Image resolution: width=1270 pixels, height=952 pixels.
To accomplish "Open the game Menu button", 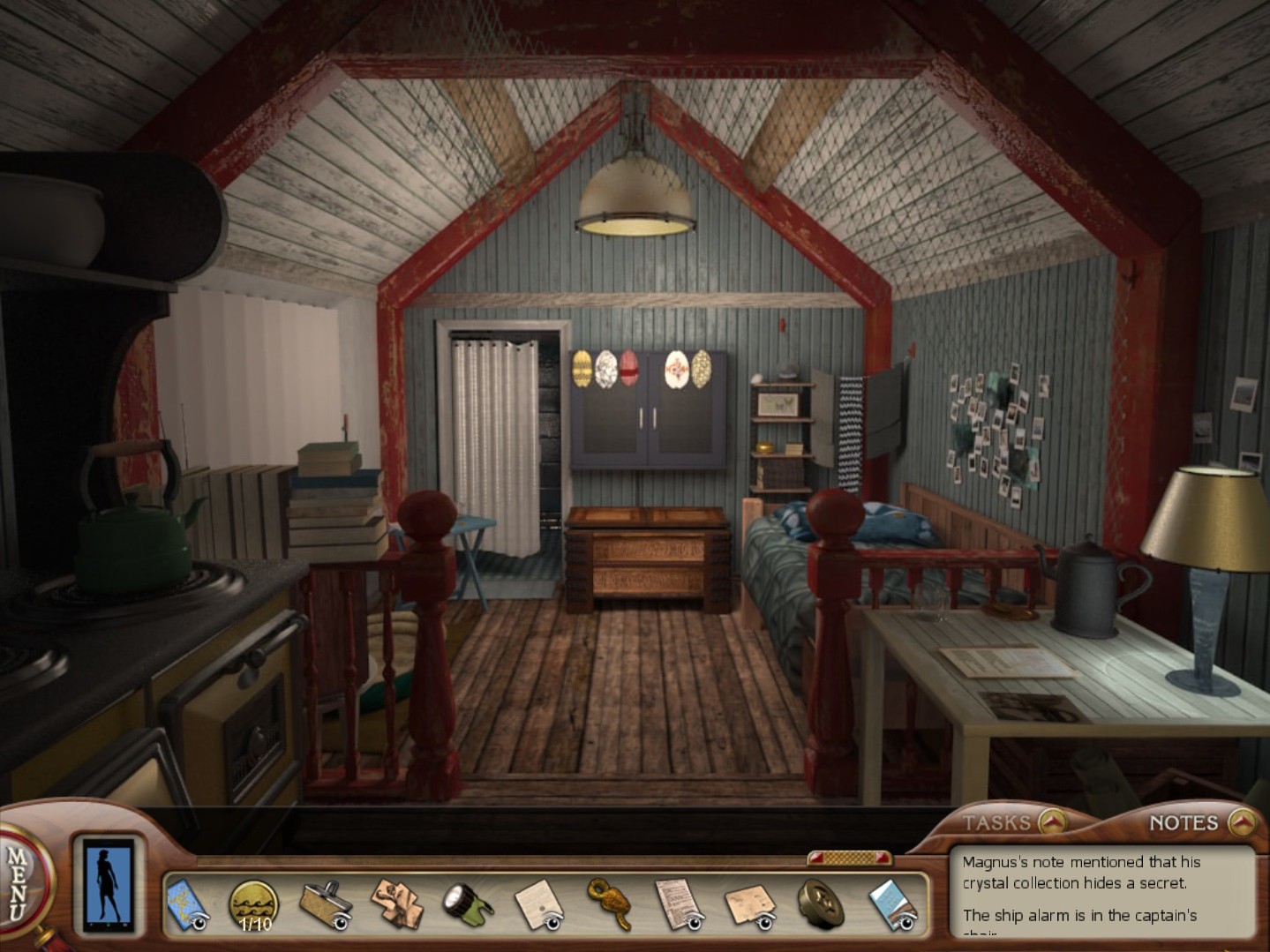I will pos(19,882).
